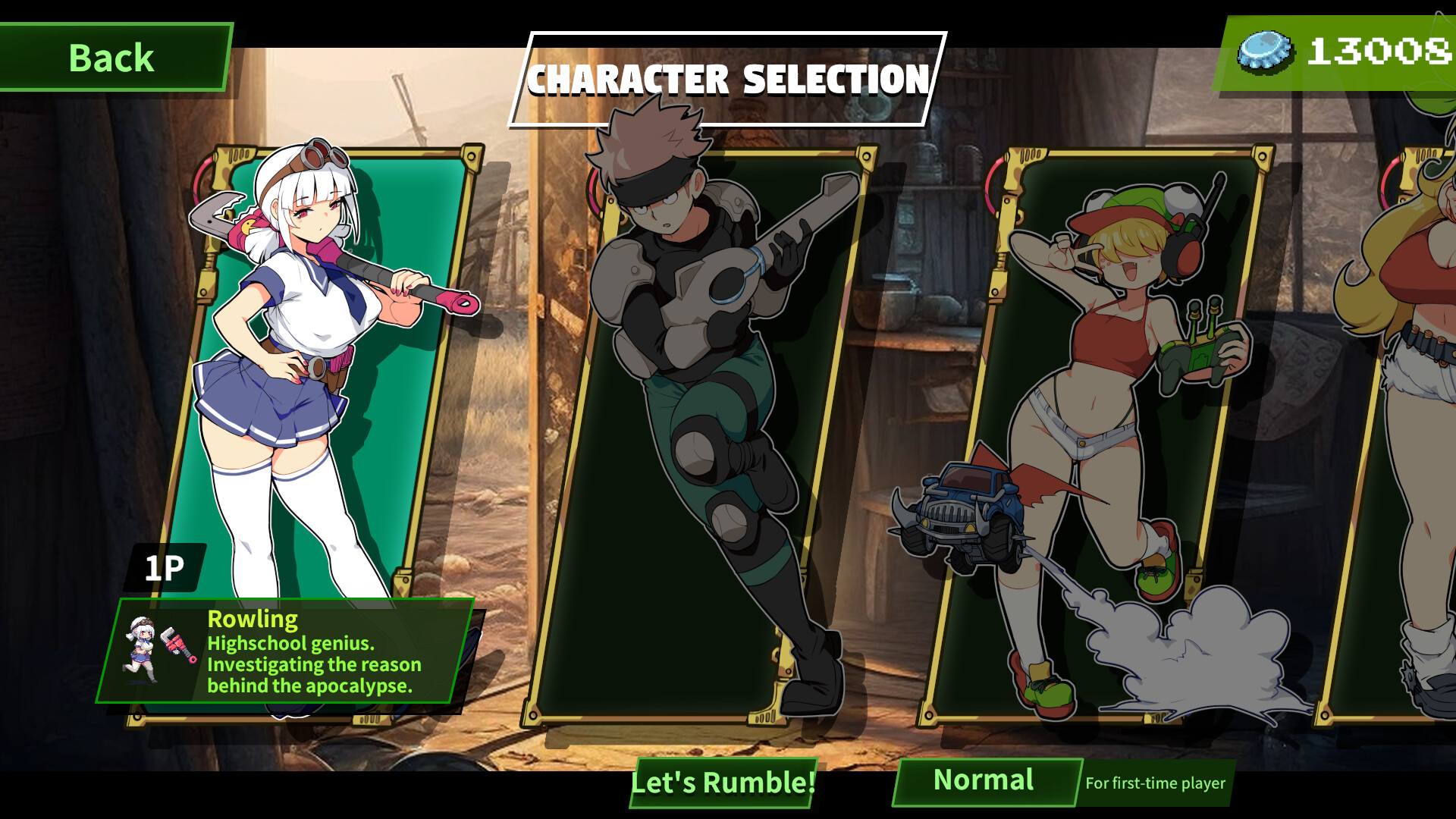Image resolution: width=1456 pixels, height=819 pixels.
Task: Click the currency counter showing 13008
Action: tap(1379, 52)
